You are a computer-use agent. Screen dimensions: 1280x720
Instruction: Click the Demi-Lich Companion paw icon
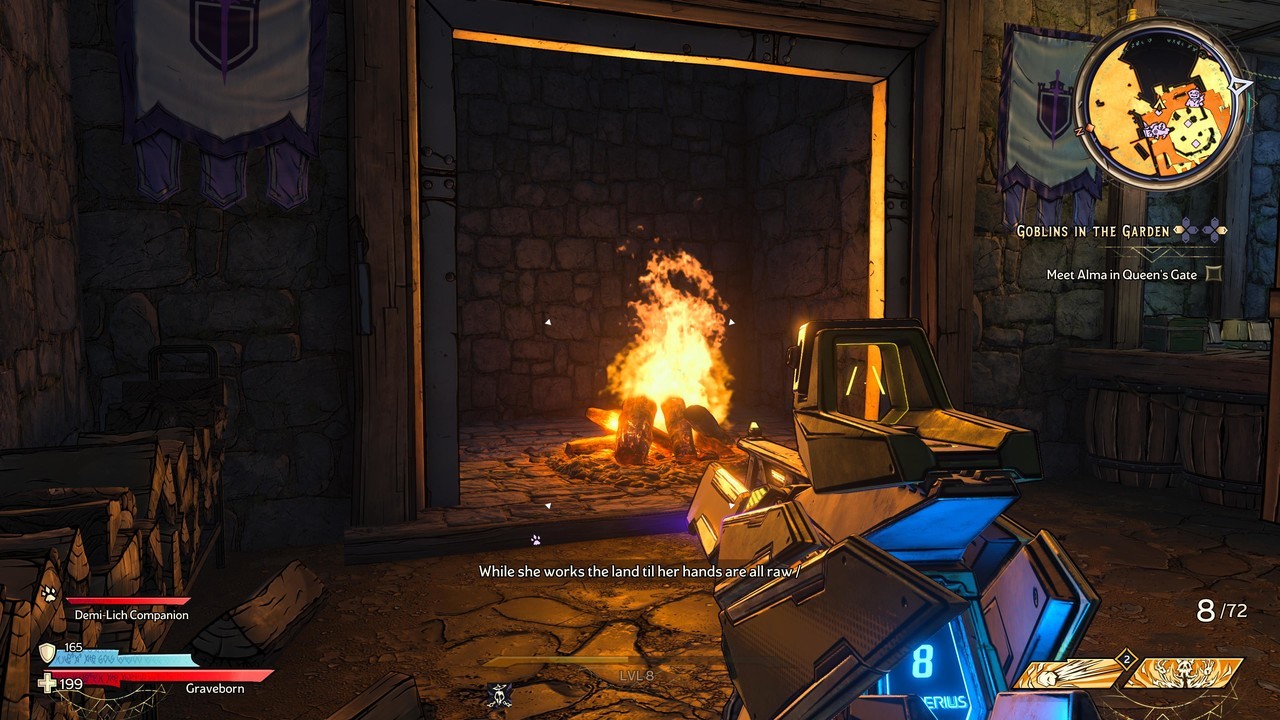(x=48, y=594)
